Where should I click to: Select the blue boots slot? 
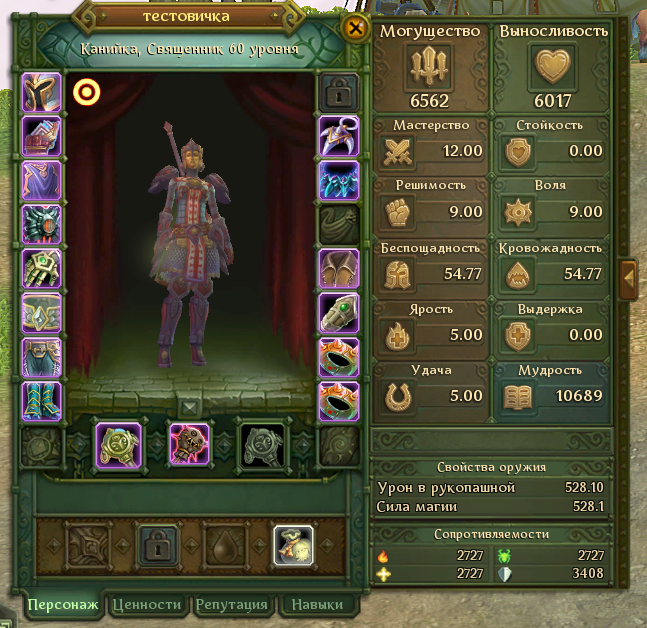coord(42,401)
